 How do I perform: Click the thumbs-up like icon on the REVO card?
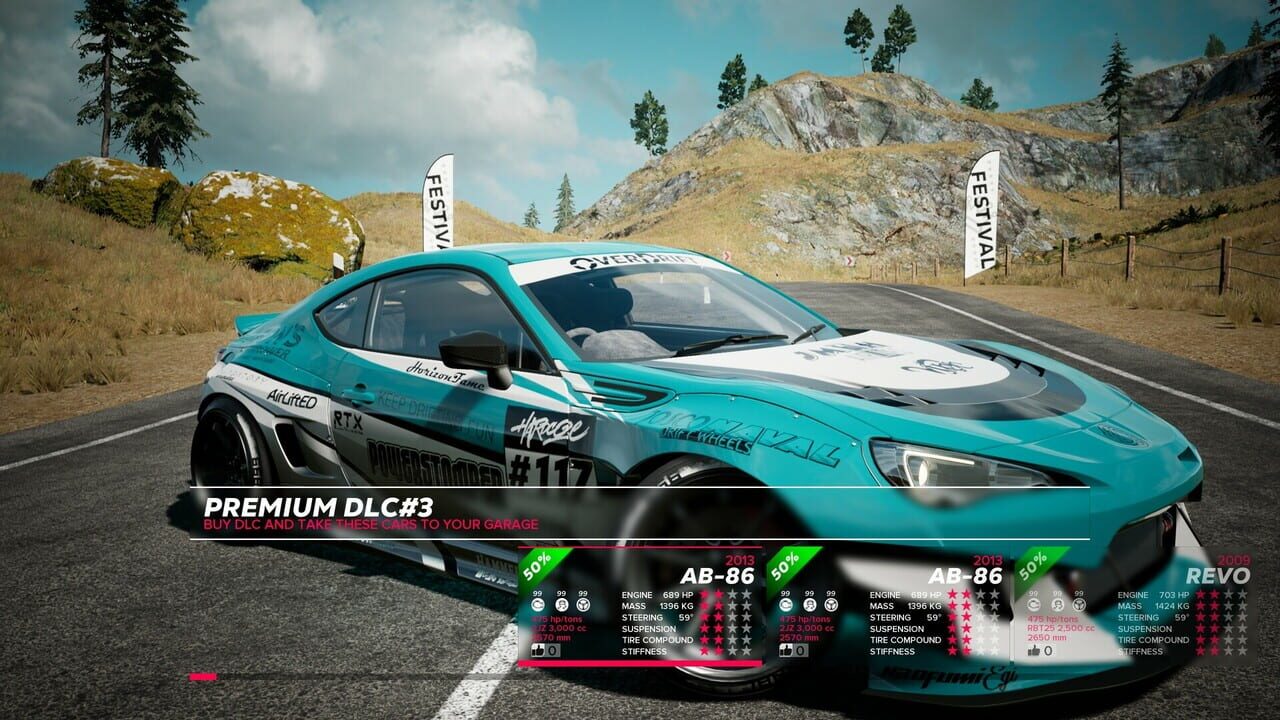(1033, 651)
